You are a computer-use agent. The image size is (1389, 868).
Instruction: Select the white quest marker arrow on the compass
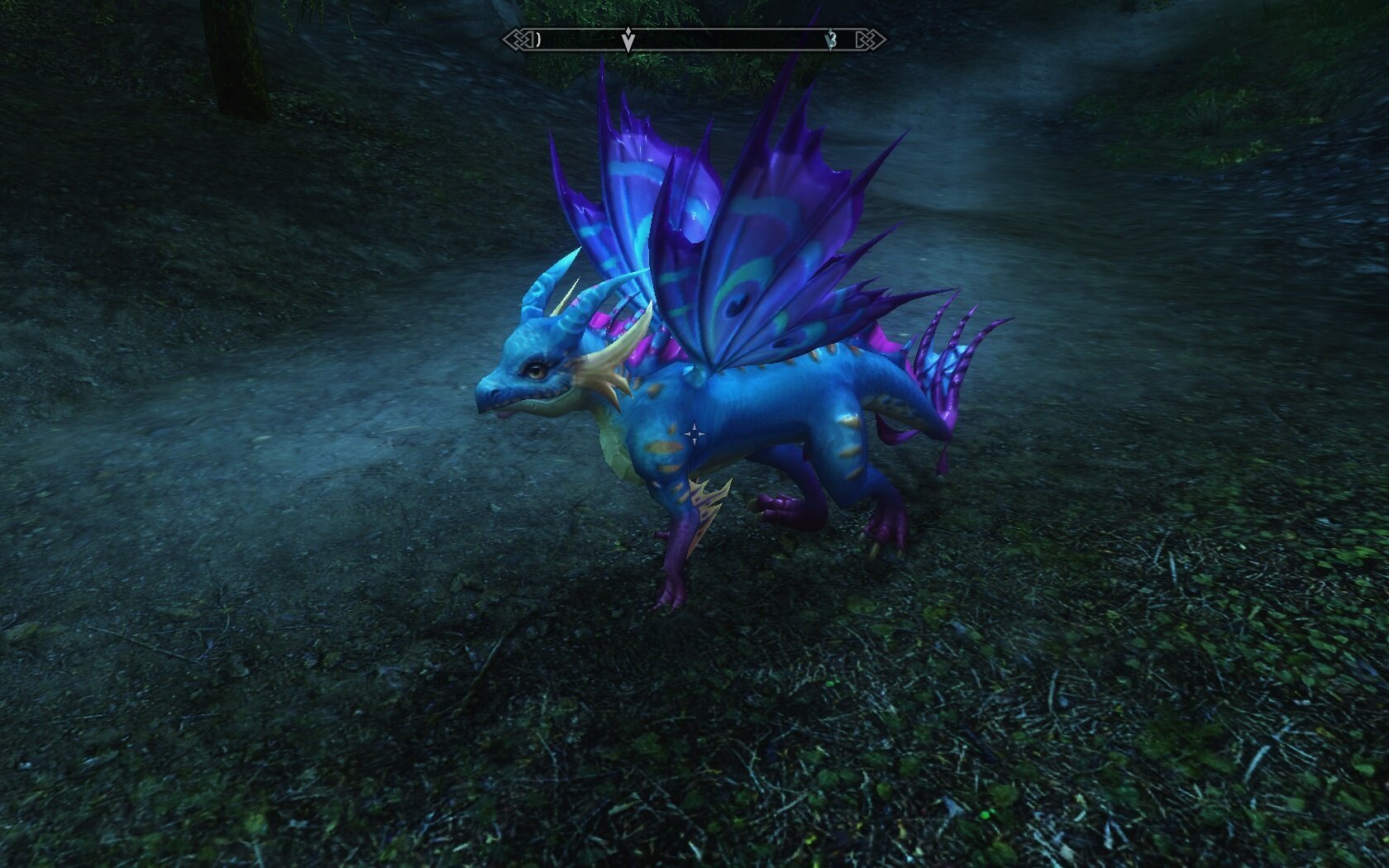pyautogui.click(x=628, y=40)
